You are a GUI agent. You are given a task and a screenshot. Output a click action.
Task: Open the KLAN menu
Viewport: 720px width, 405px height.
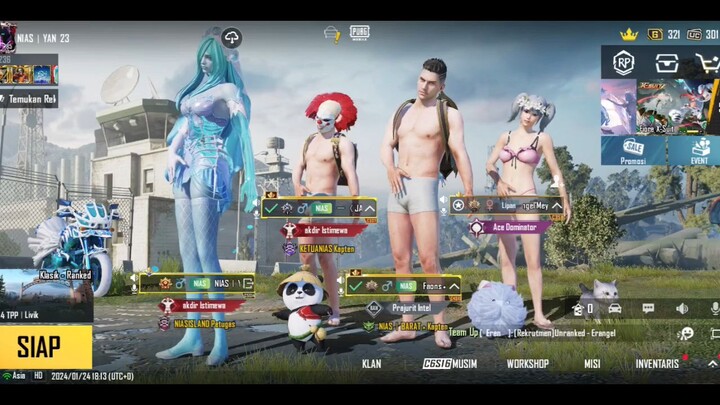(371, 364)
